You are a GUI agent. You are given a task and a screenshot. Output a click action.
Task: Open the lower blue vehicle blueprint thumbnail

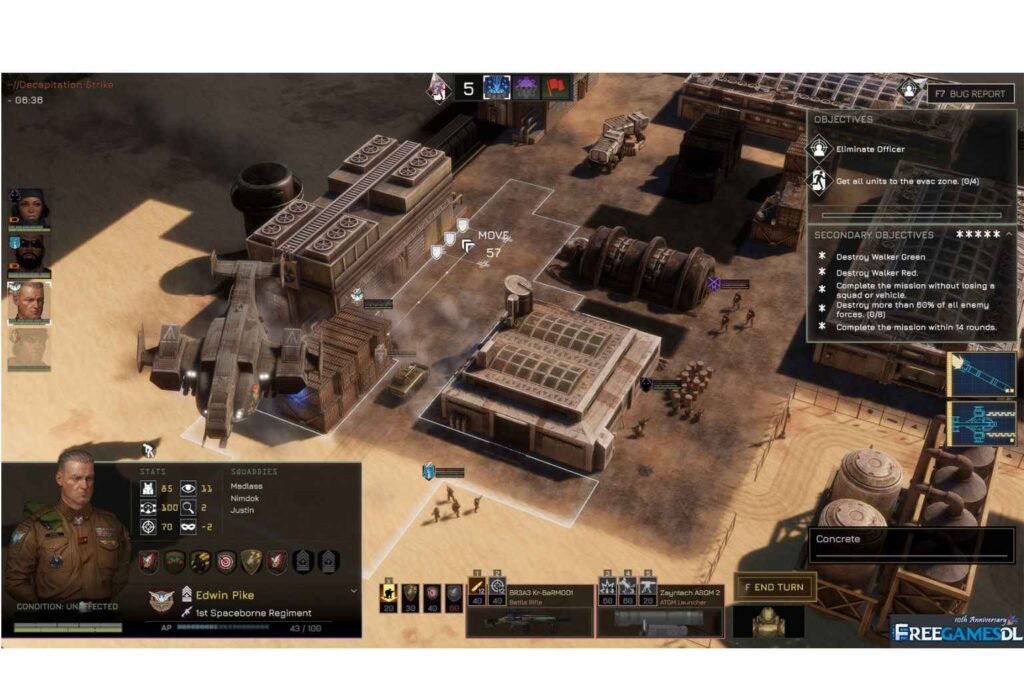coord(982,422)
